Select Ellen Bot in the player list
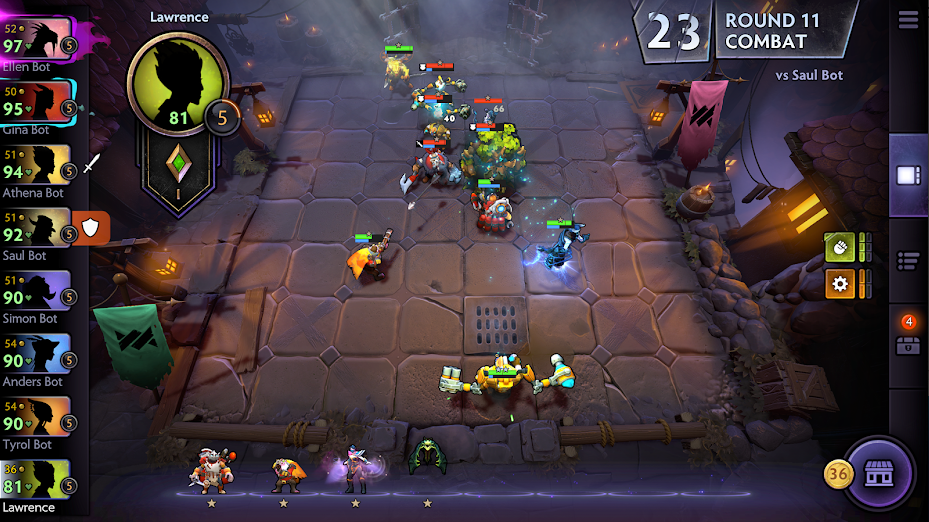The image size is (929, 522). point(36,40)
